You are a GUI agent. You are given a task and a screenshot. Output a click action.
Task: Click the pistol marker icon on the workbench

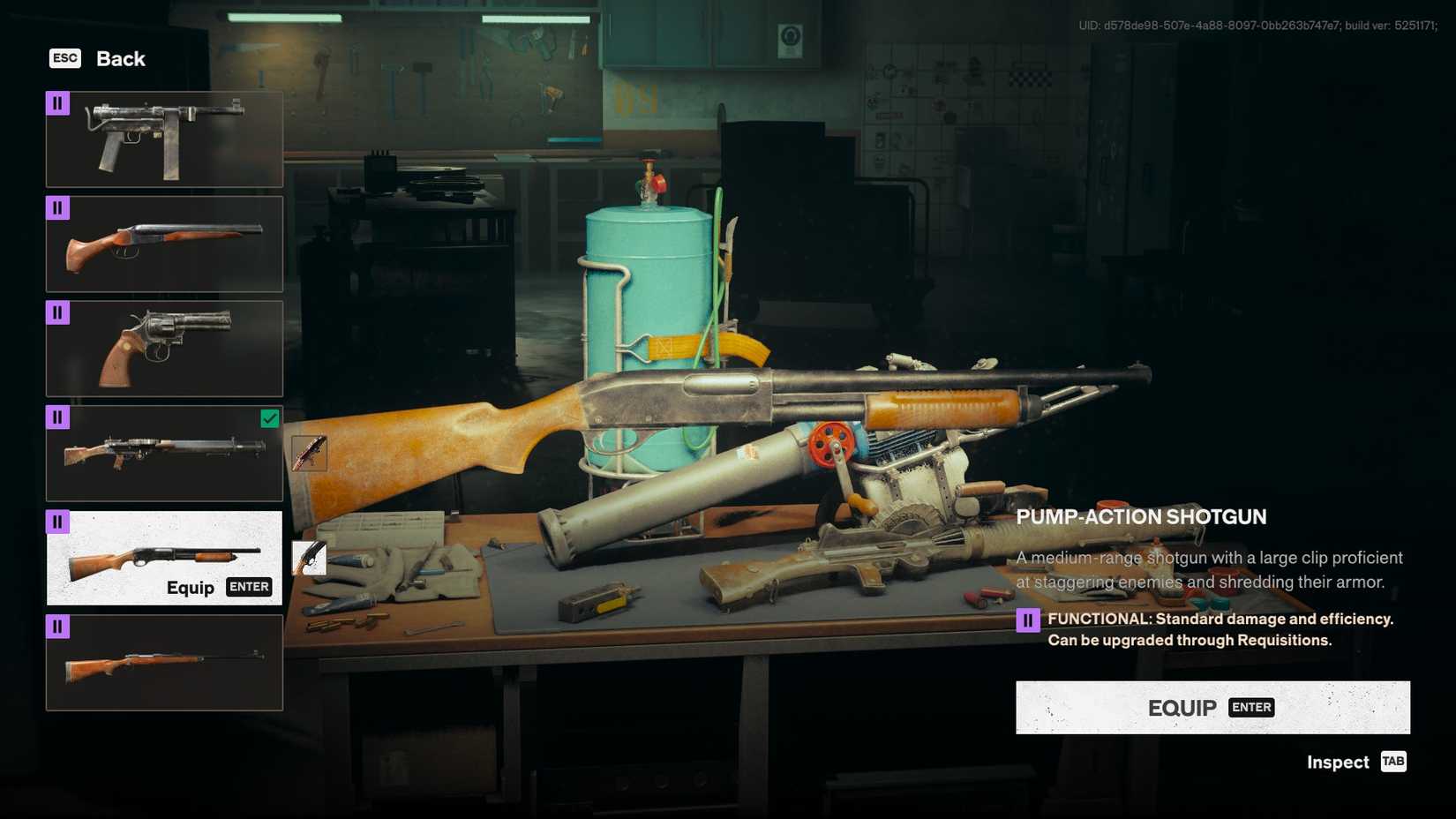[309, 558]
